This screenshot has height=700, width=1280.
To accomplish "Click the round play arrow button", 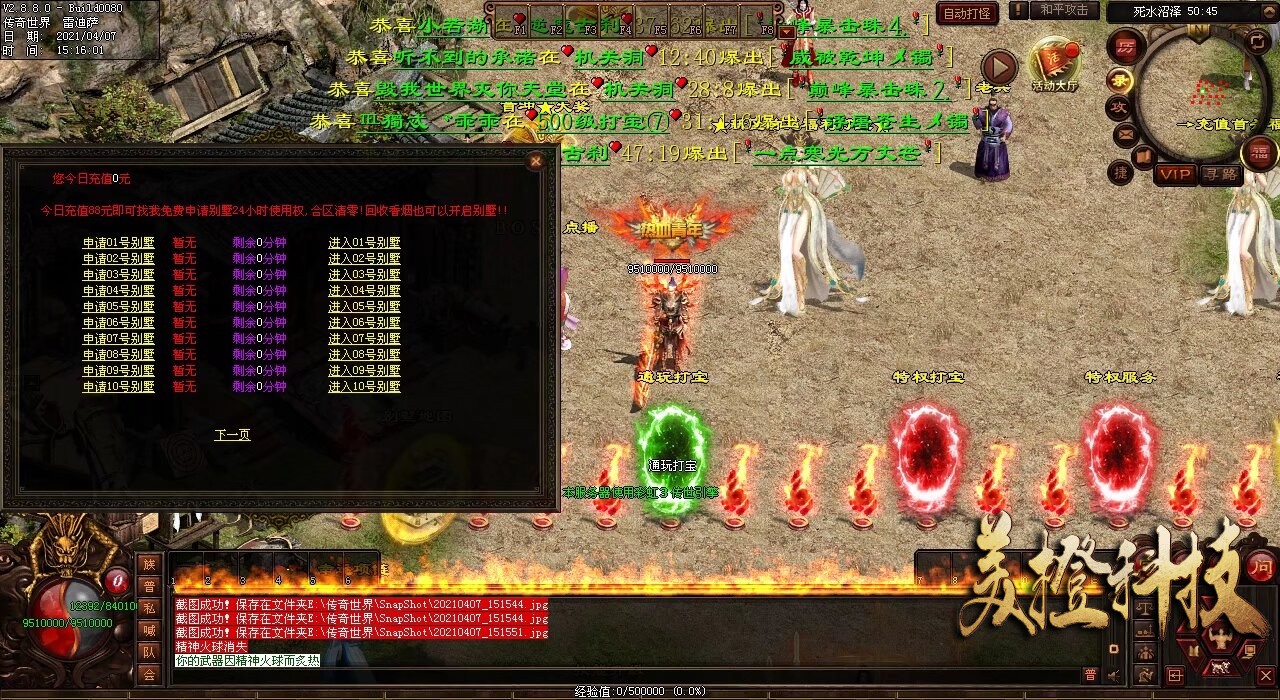I will 997,68.
